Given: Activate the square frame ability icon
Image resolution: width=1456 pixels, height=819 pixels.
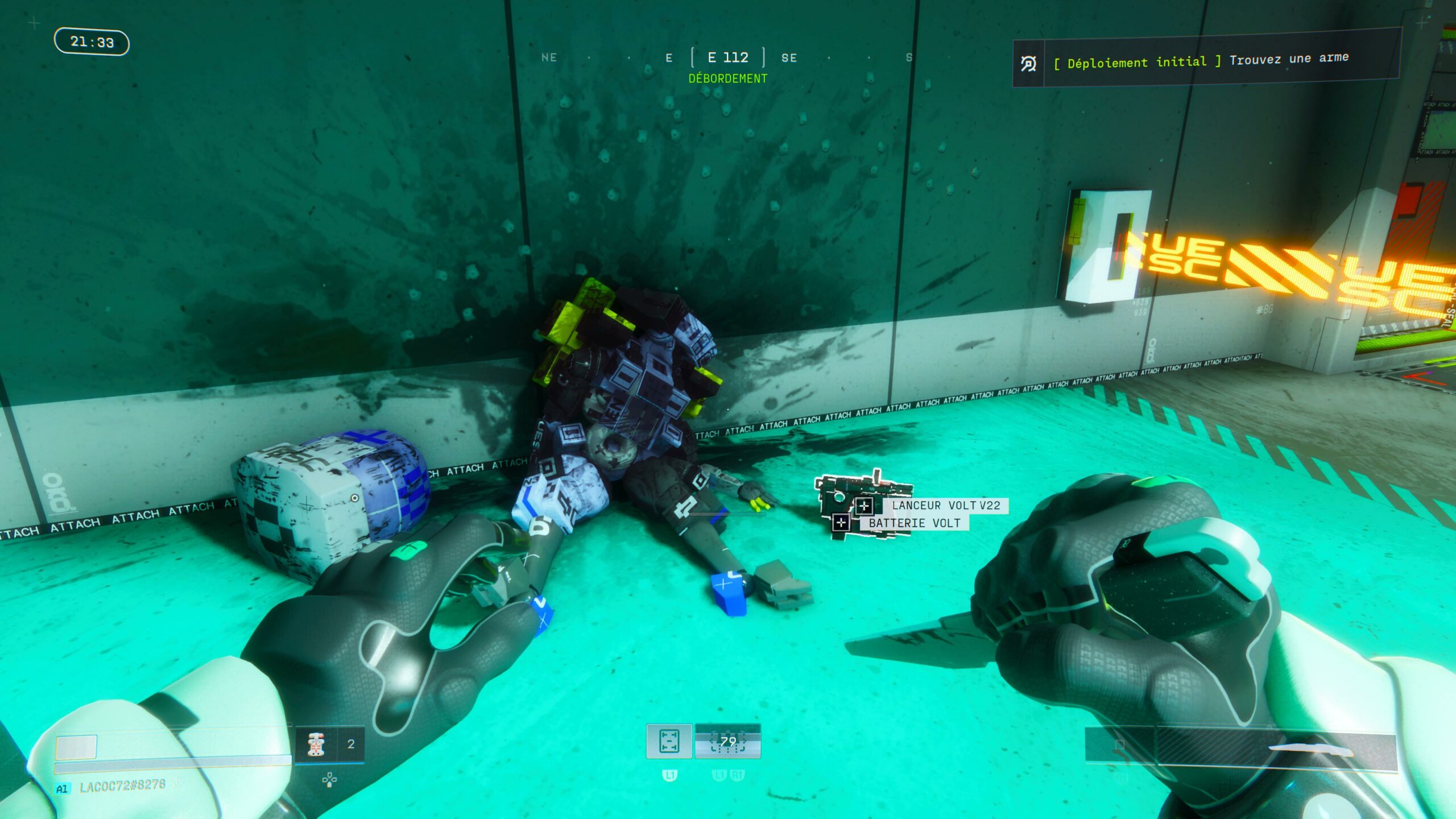Looking at the screenshot, I should (669, 741).
